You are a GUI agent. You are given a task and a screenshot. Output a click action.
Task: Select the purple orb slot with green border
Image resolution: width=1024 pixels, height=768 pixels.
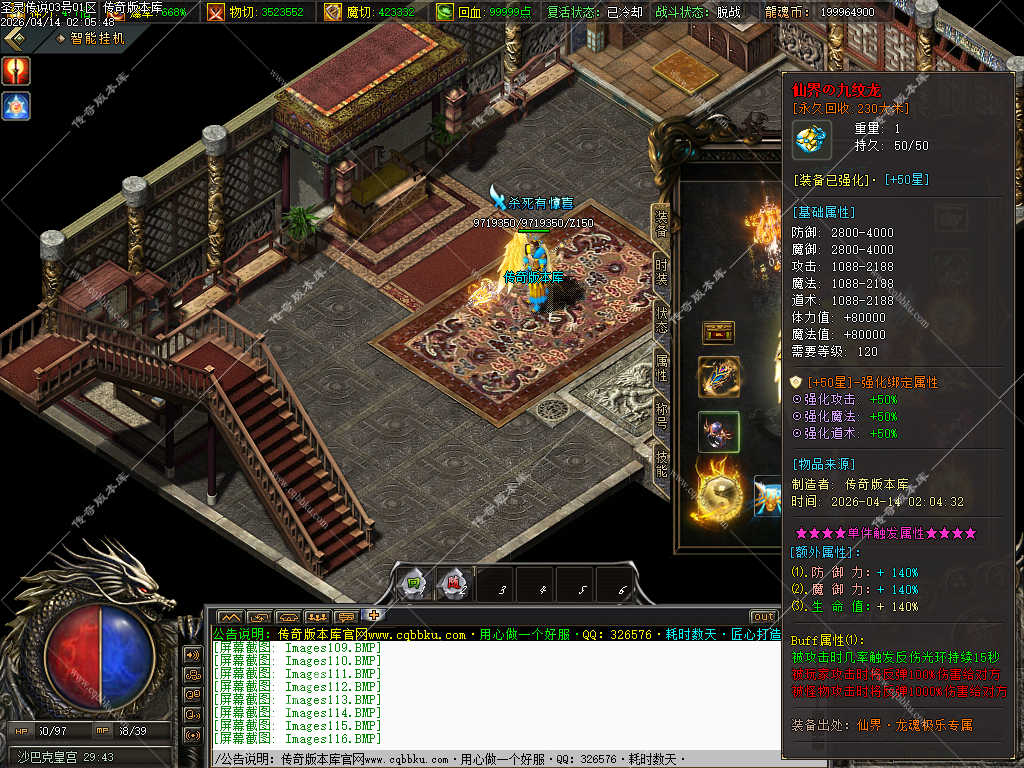[x=718, y=432]
